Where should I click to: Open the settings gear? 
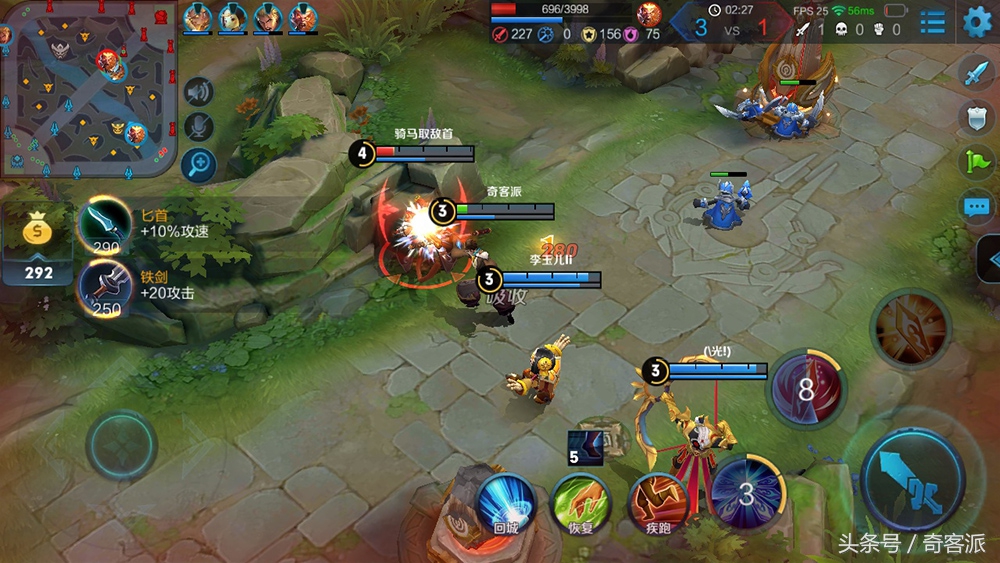click(977, 21)
